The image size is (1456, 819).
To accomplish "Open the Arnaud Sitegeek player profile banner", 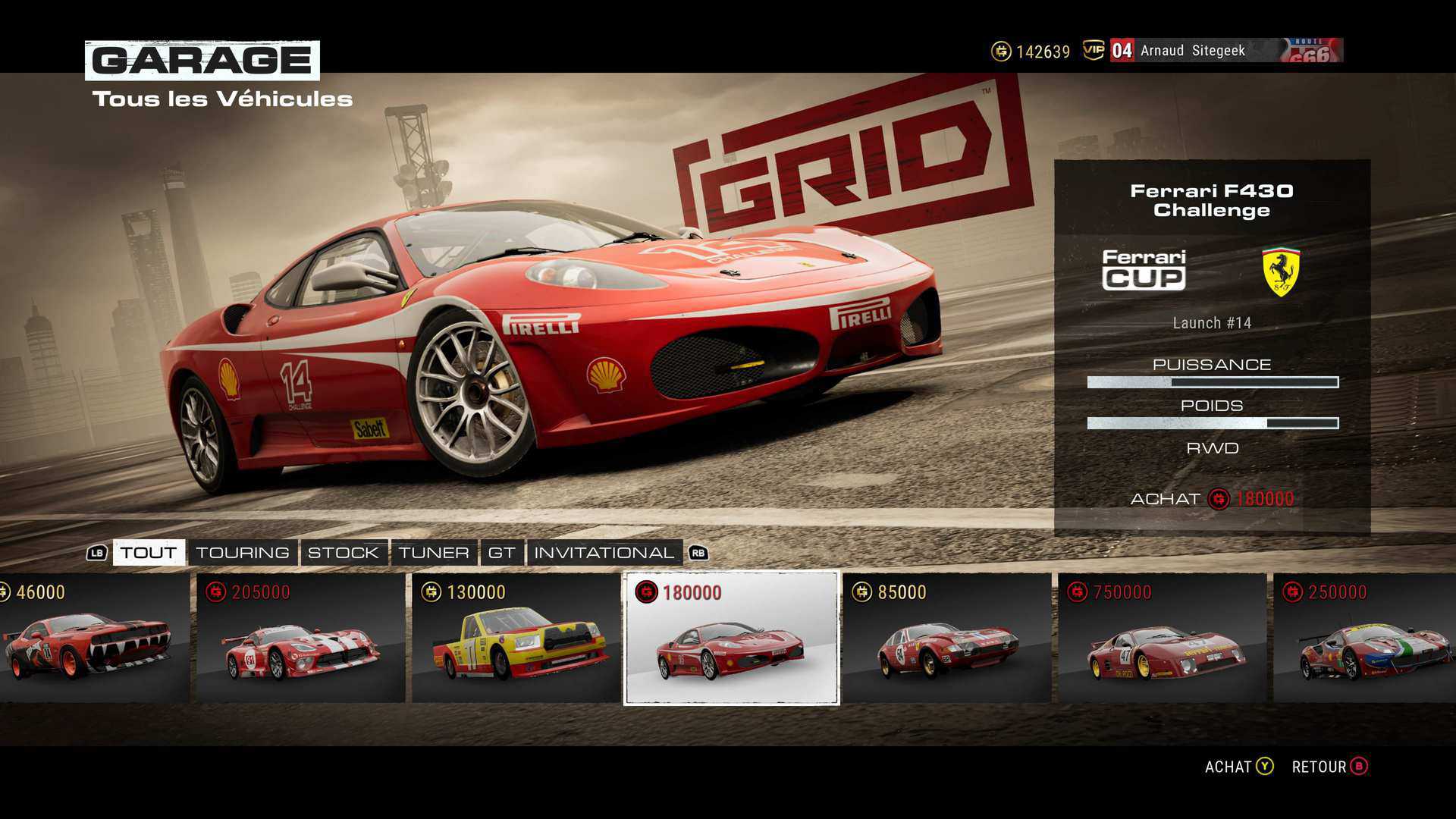I will (1225, 51).
